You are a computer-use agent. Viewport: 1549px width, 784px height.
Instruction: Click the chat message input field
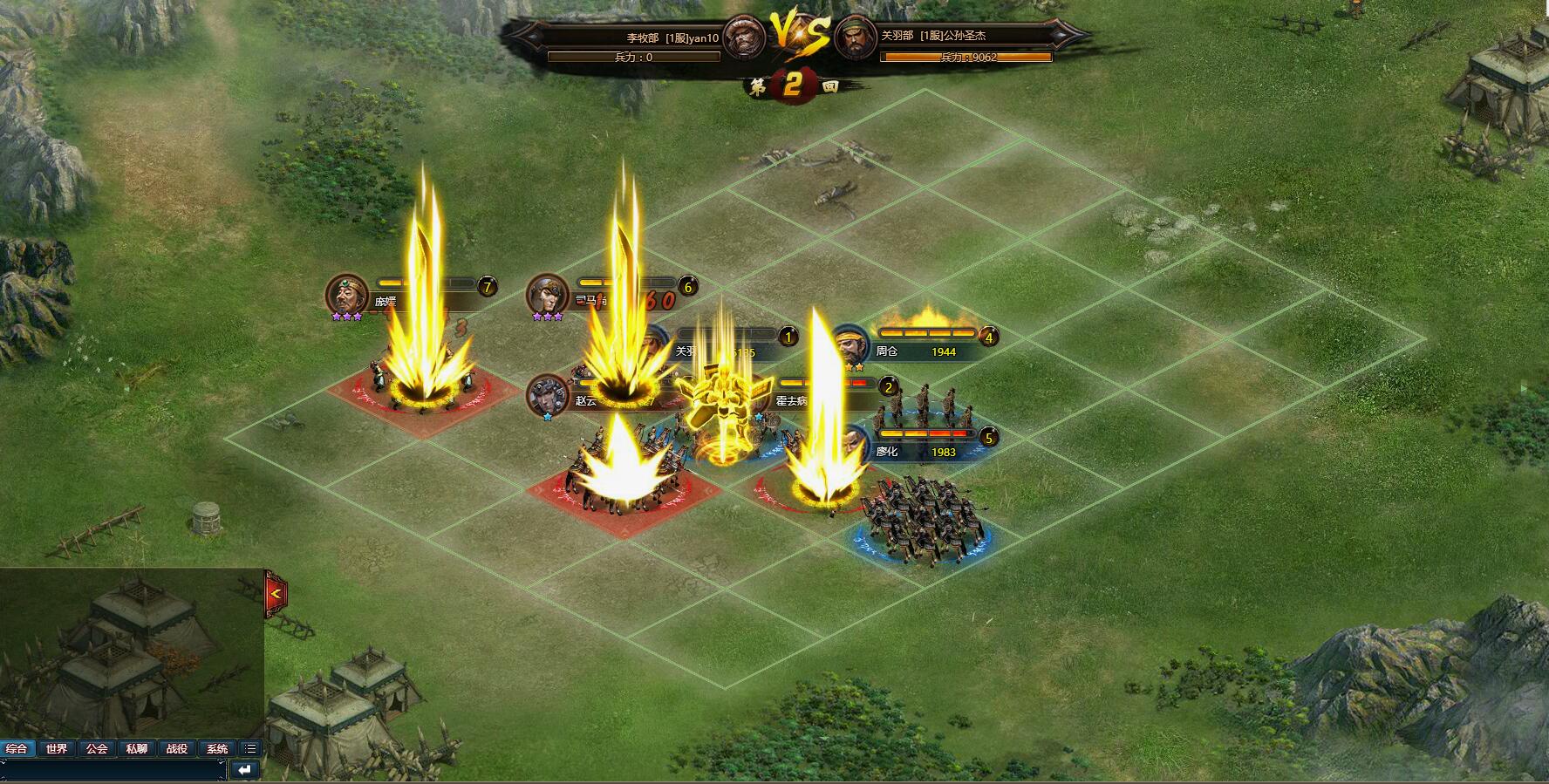(113, 770)
